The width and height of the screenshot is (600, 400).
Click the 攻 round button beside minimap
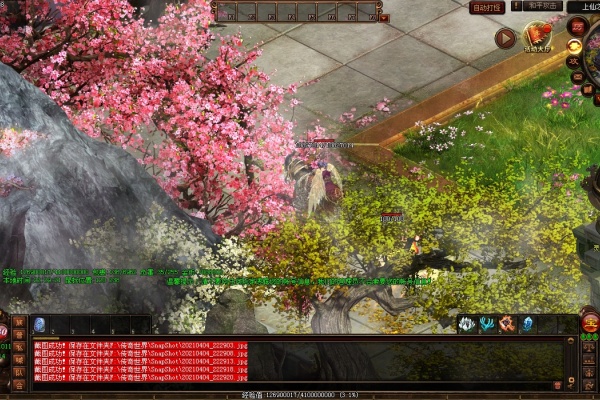[574, 60]
